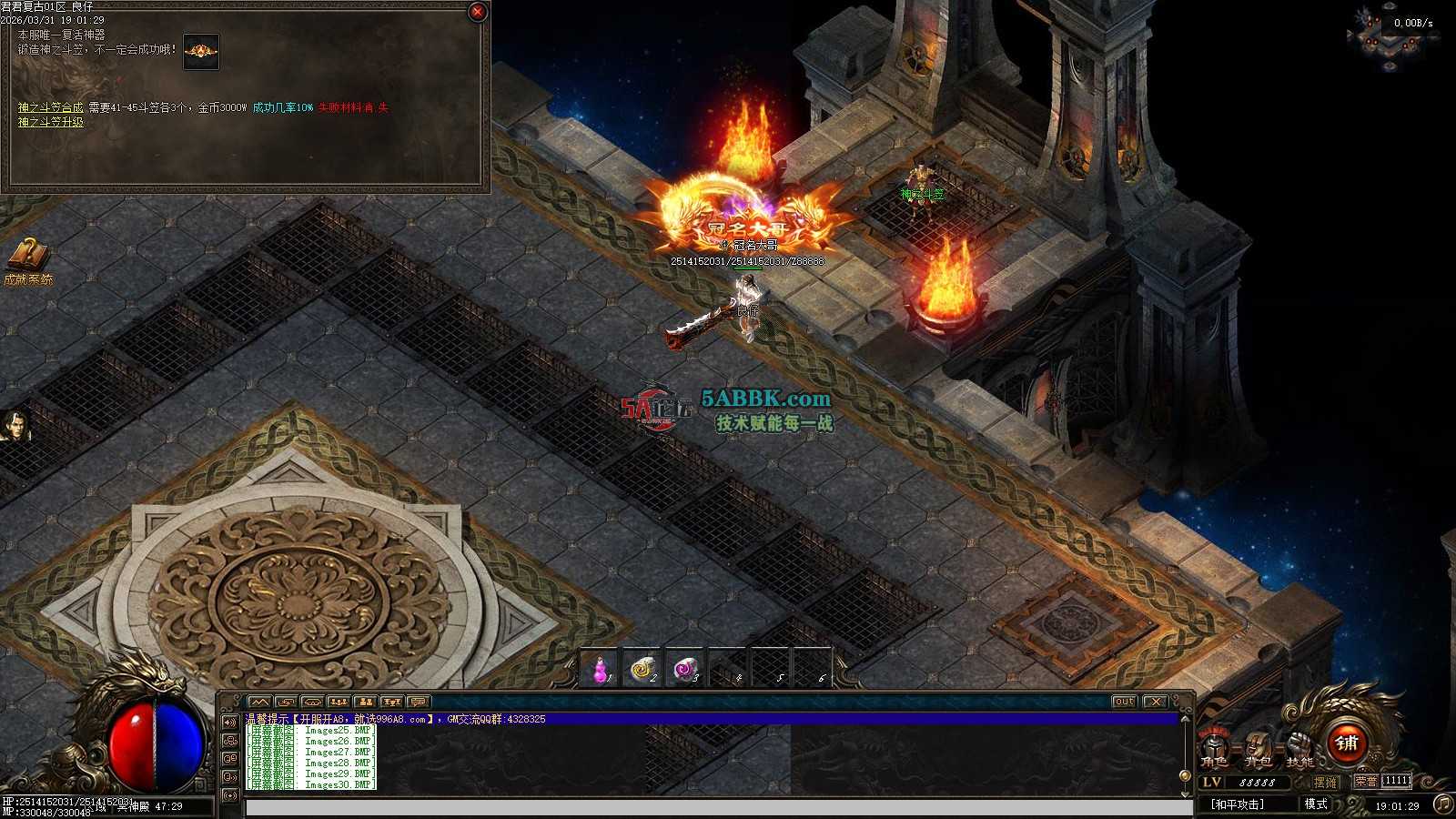Close the NPC dialogue window

tap(477, 12)
